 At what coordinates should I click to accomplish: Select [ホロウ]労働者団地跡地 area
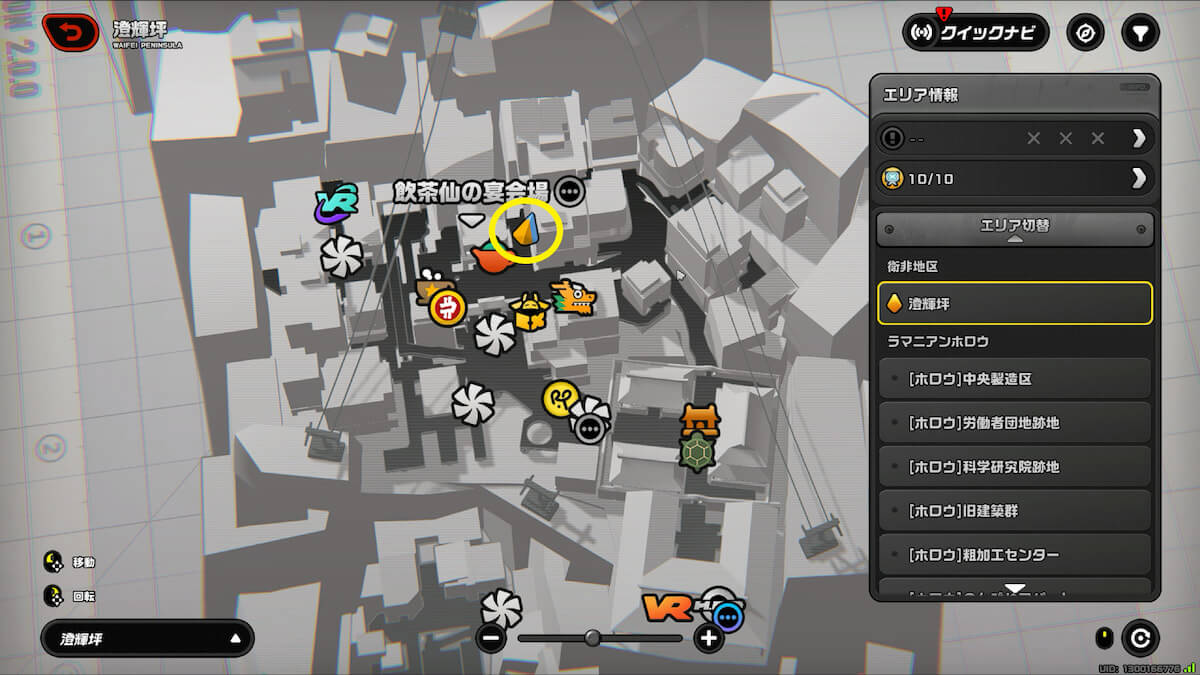click(1014, 423)
